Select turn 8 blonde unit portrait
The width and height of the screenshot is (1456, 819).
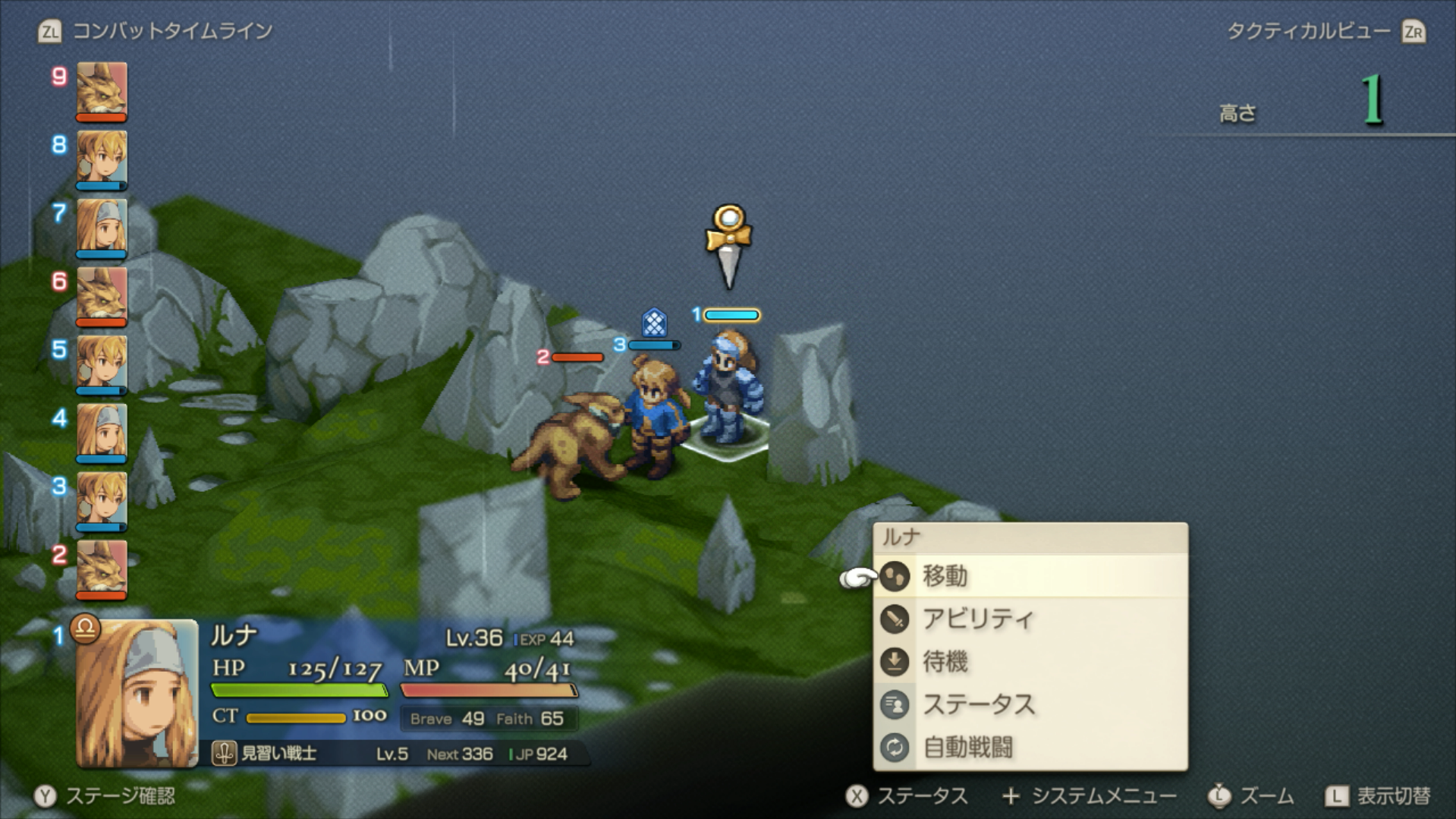(102, 159)
